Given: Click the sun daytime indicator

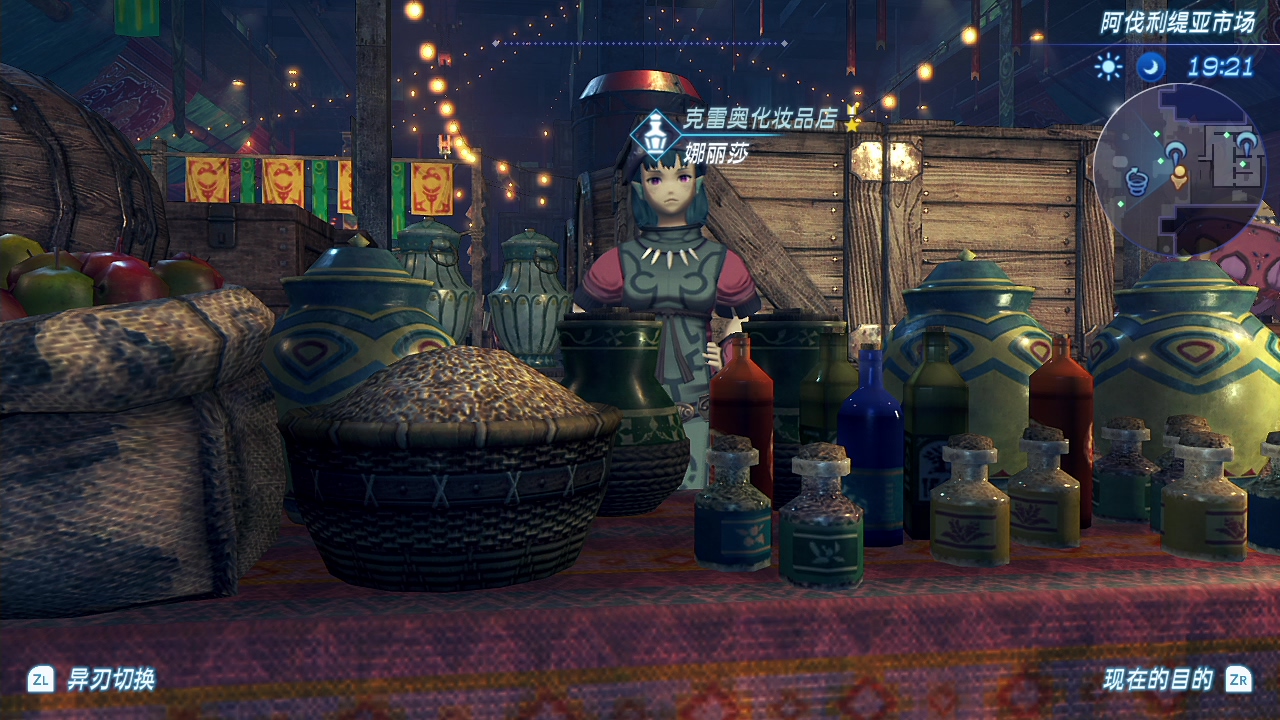Looking at the screenshot, I should click(x=1108, y=67).
